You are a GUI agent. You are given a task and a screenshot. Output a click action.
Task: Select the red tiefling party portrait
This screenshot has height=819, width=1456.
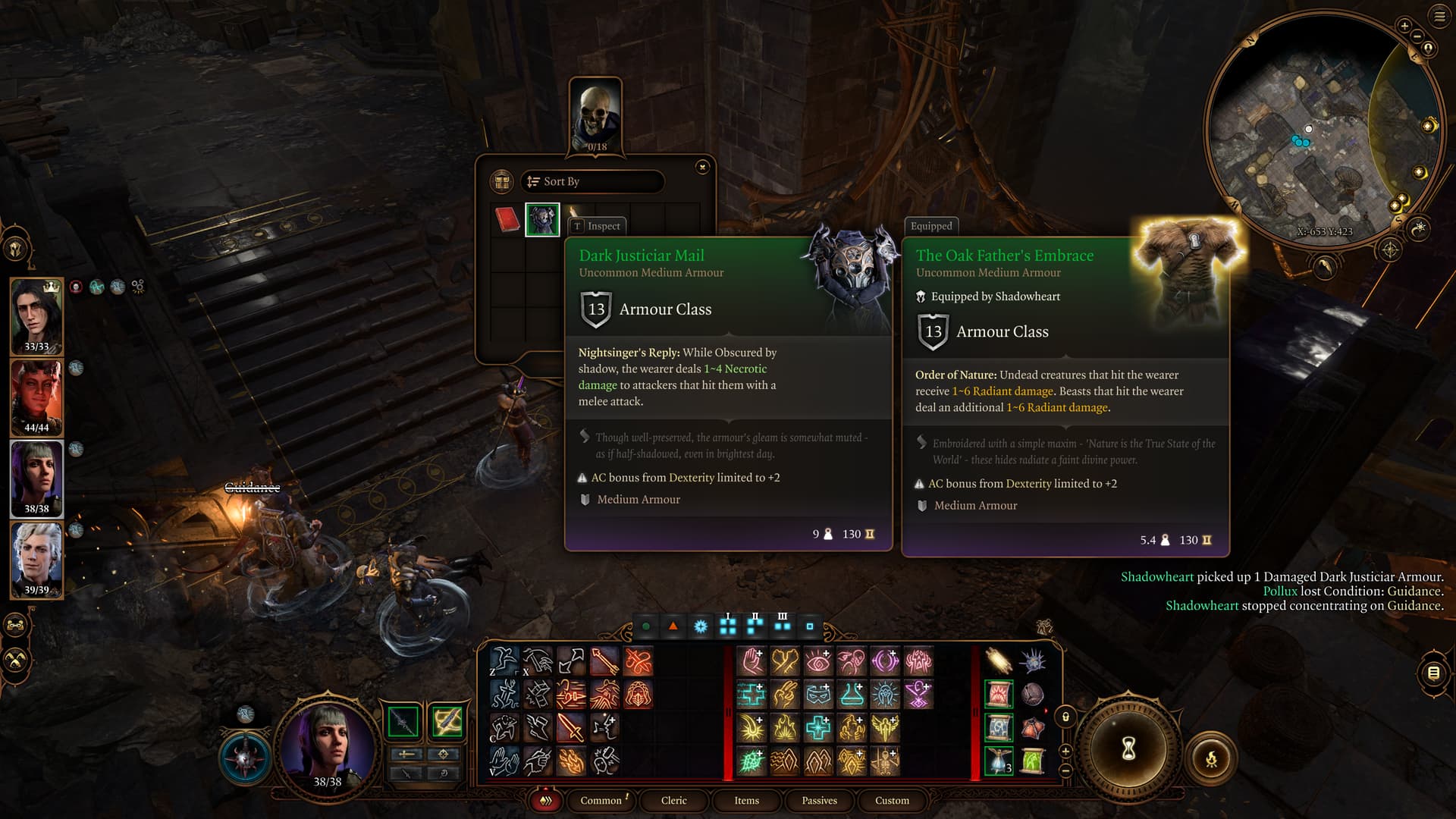tap(36, 397)
